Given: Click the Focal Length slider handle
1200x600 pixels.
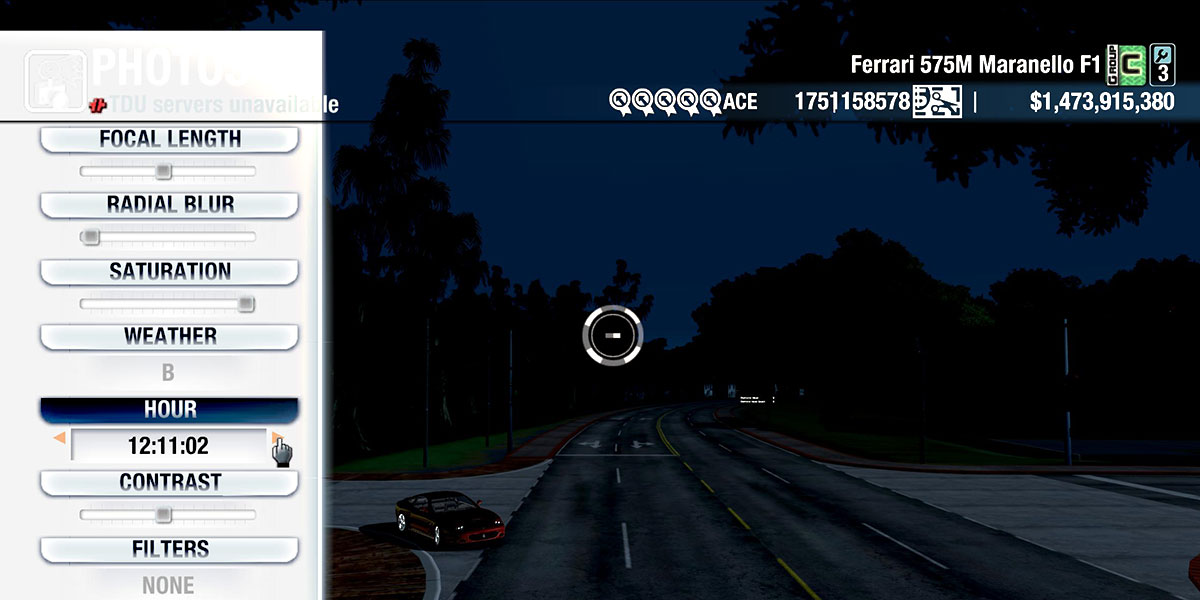Looking at the screenshot, I should coord(164,172).
